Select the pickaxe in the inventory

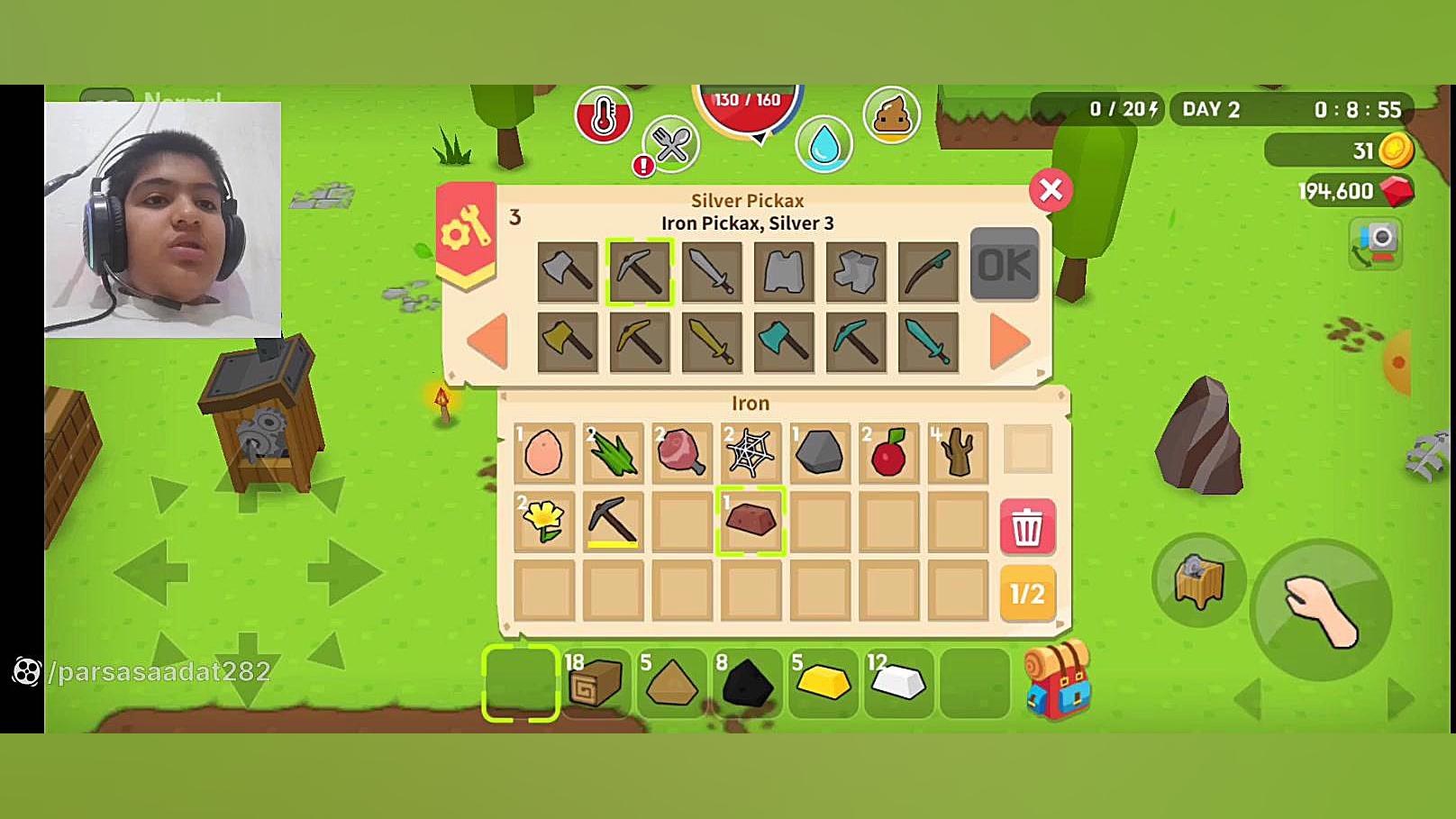coord(613,521)
